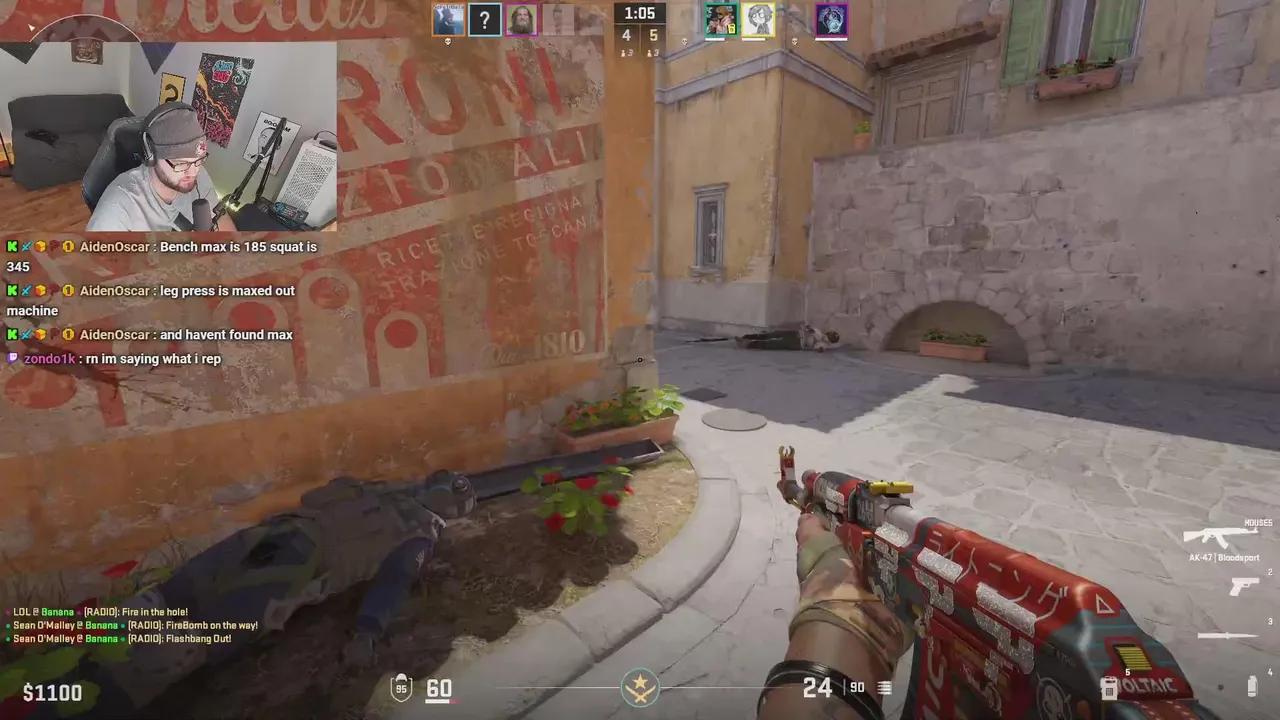This screenshot has width=1280, height=720.
Task: Click the teal-bordered enemy avatar on scoreboard
Action: pos(721,18)
